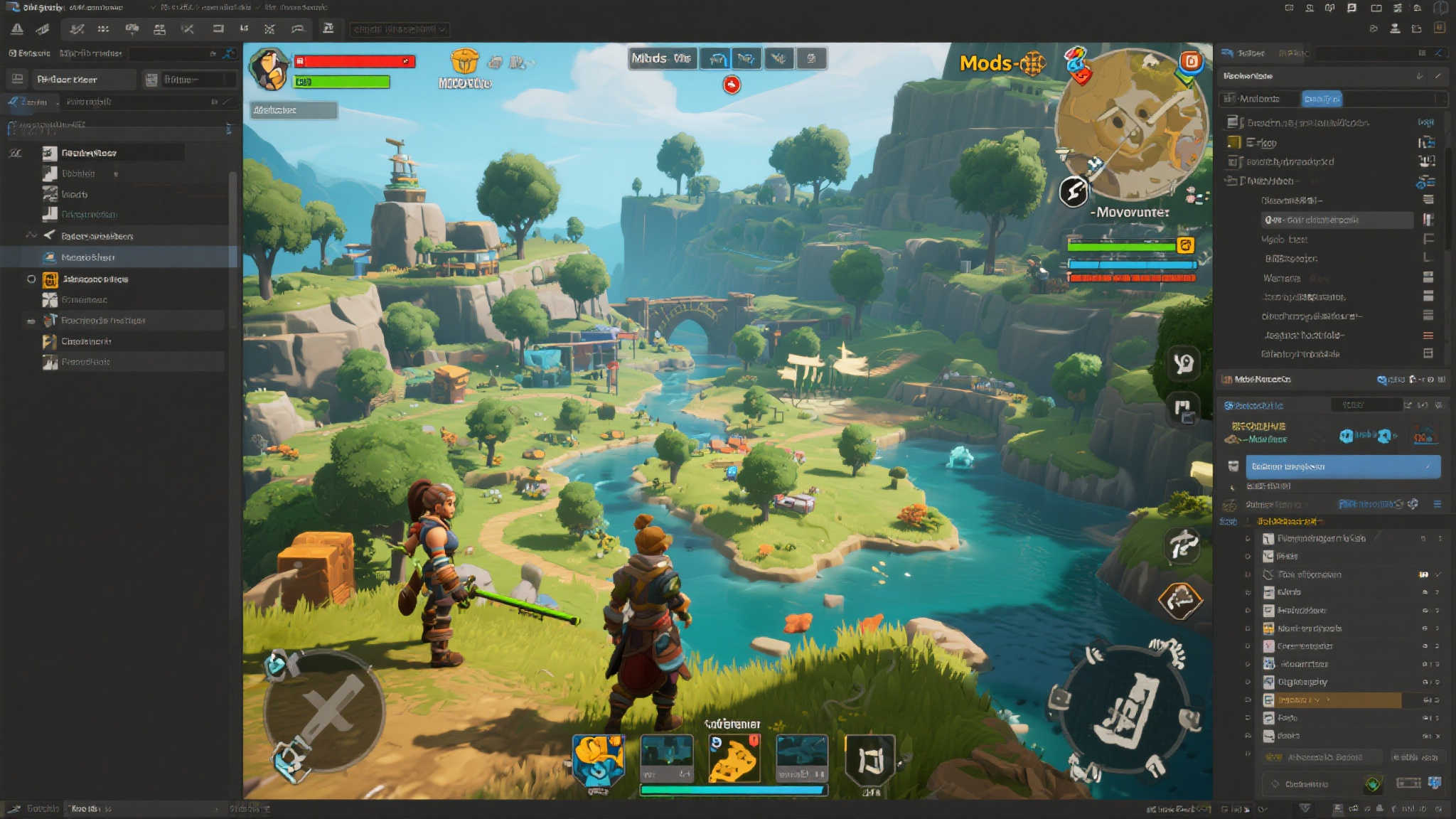
Task: Enable the highlighted blue entry in the right panel list
Action: point(1342,466)
